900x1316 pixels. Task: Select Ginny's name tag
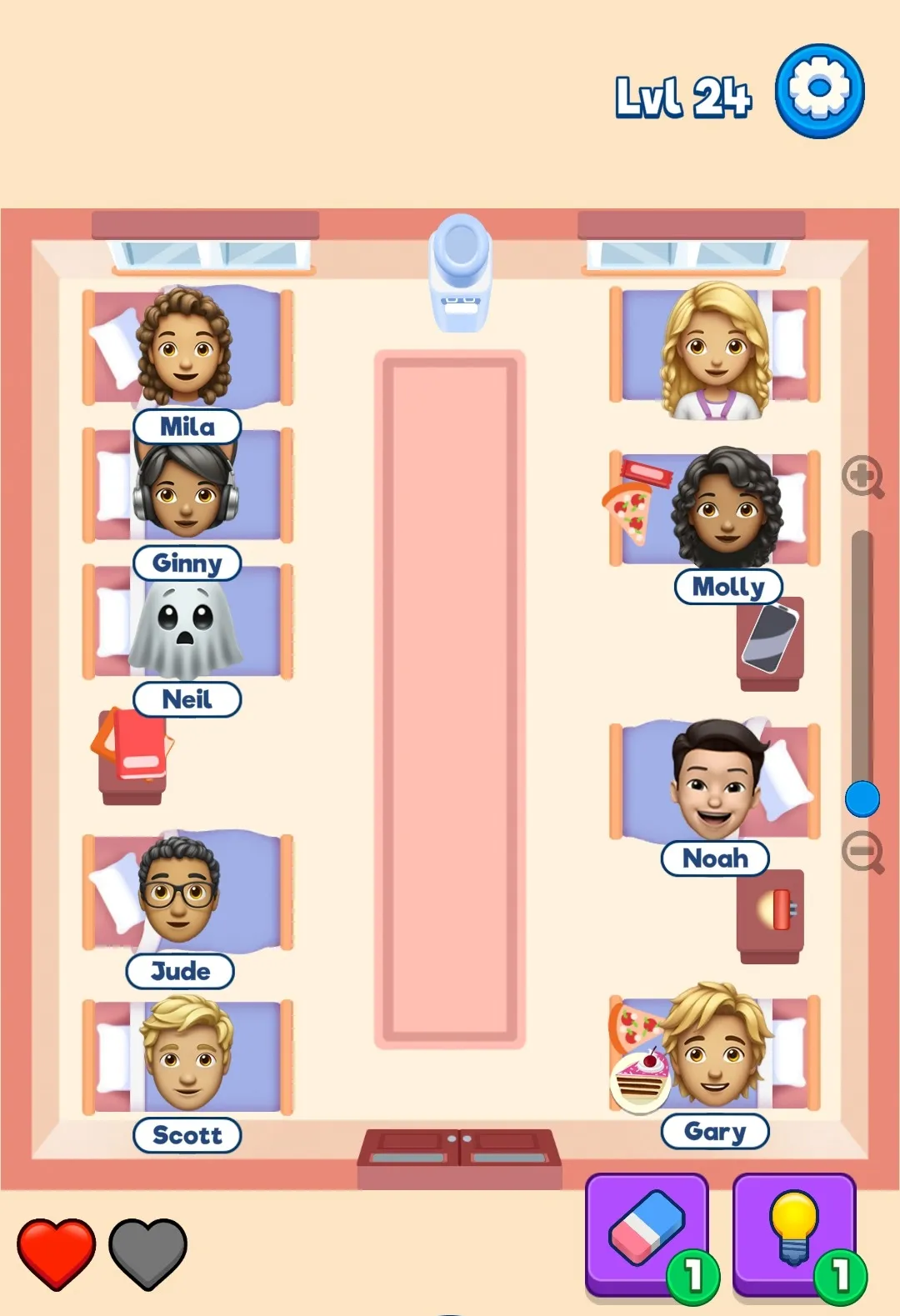(187, 563)
